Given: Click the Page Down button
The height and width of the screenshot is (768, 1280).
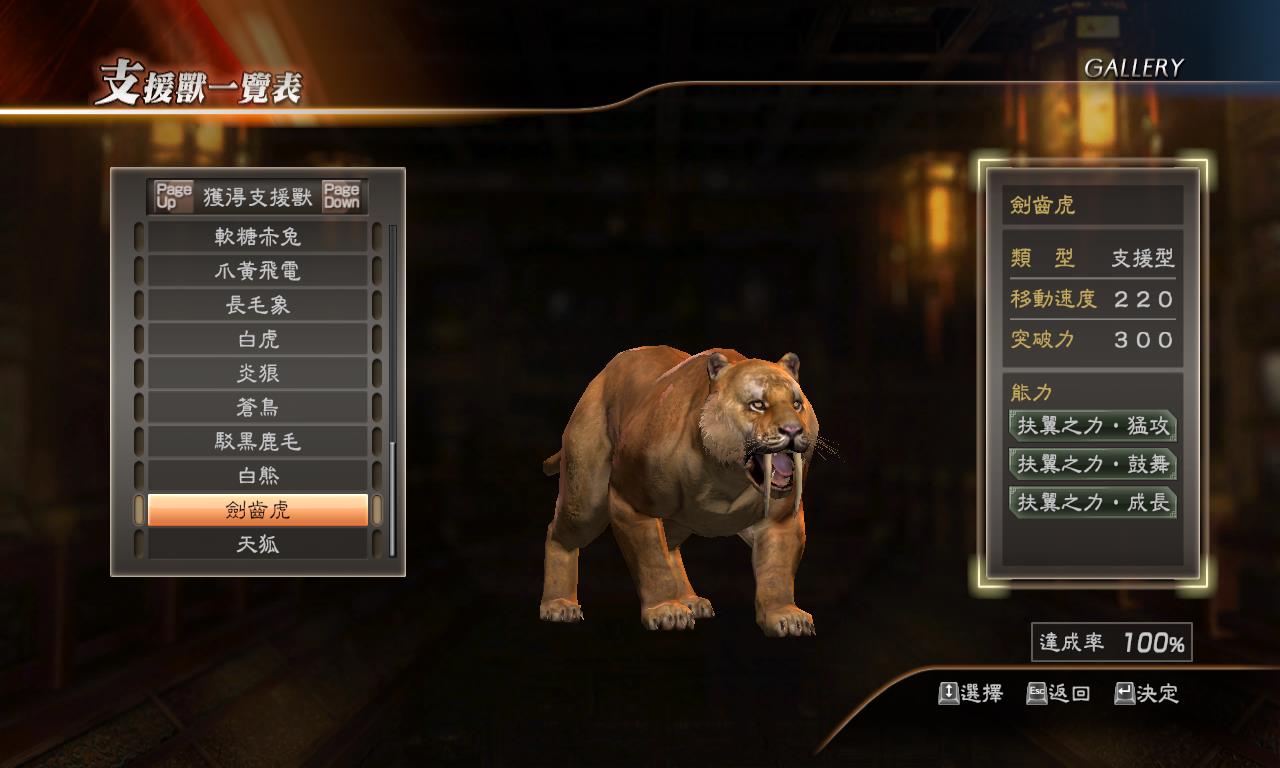Looking at the screenshot, I should click(x=344, y=194).
